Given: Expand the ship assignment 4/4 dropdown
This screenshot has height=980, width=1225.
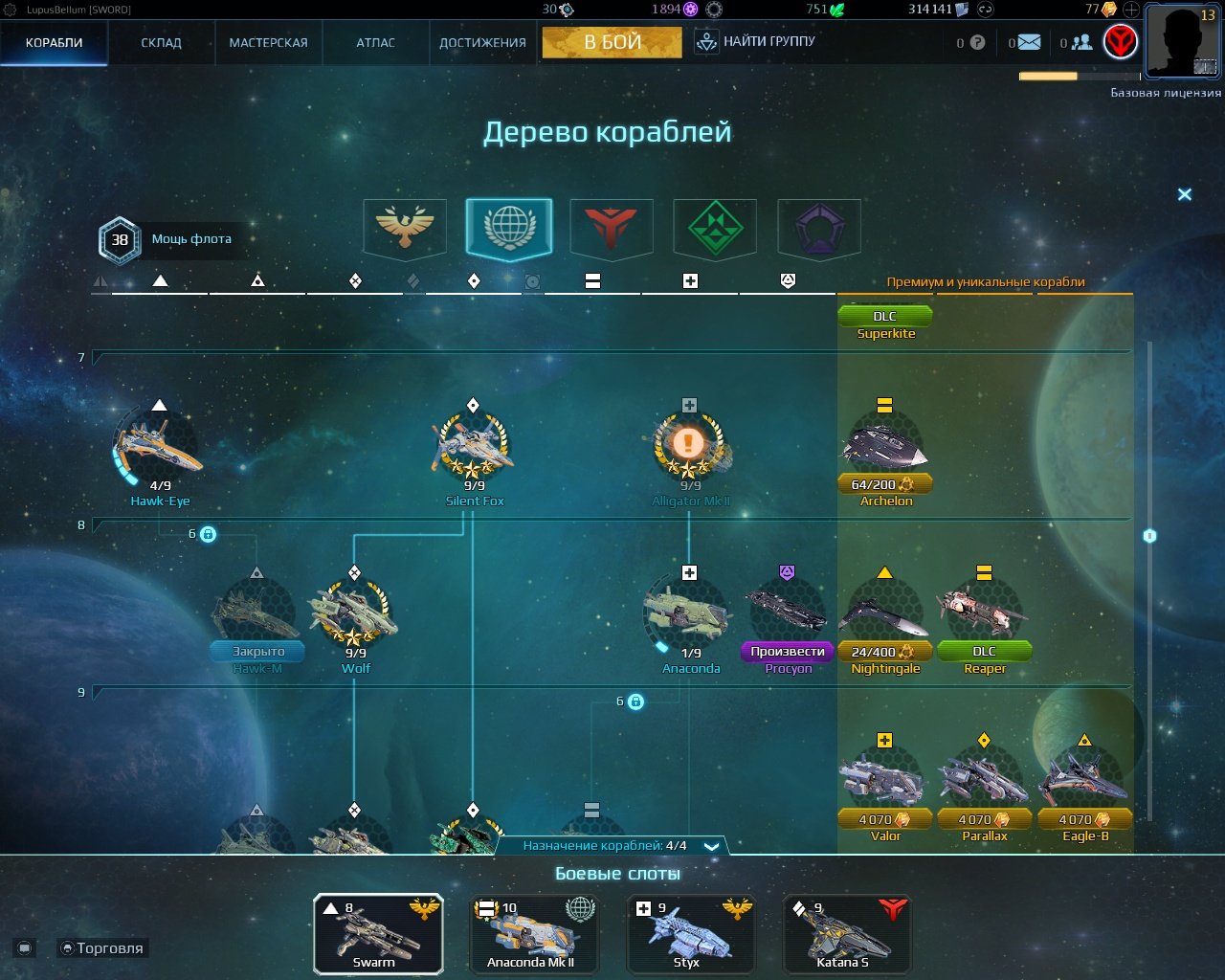Looking at the screenshot, I should pos(711,846).
